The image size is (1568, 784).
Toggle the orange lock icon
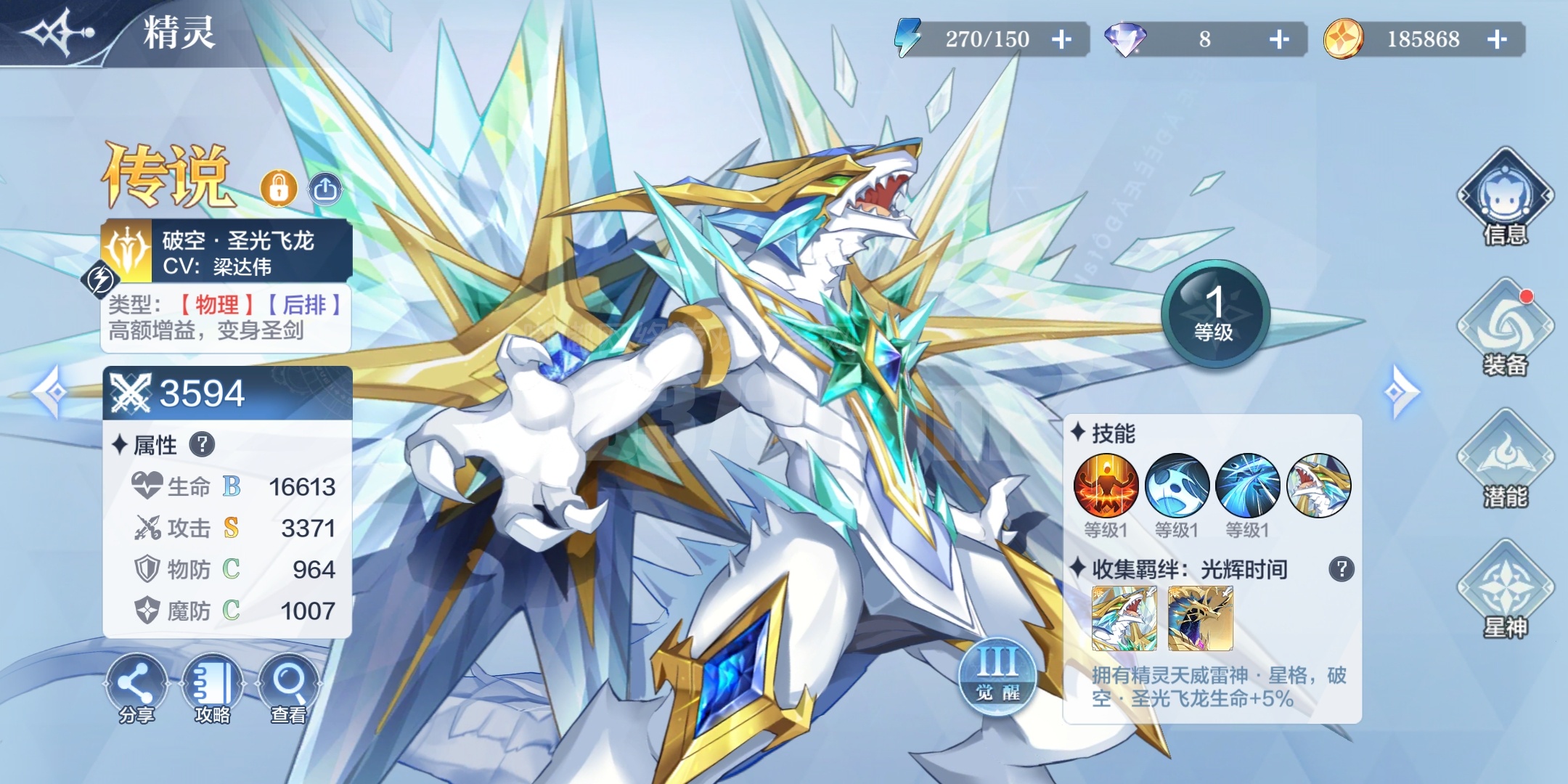coord(279,189)
